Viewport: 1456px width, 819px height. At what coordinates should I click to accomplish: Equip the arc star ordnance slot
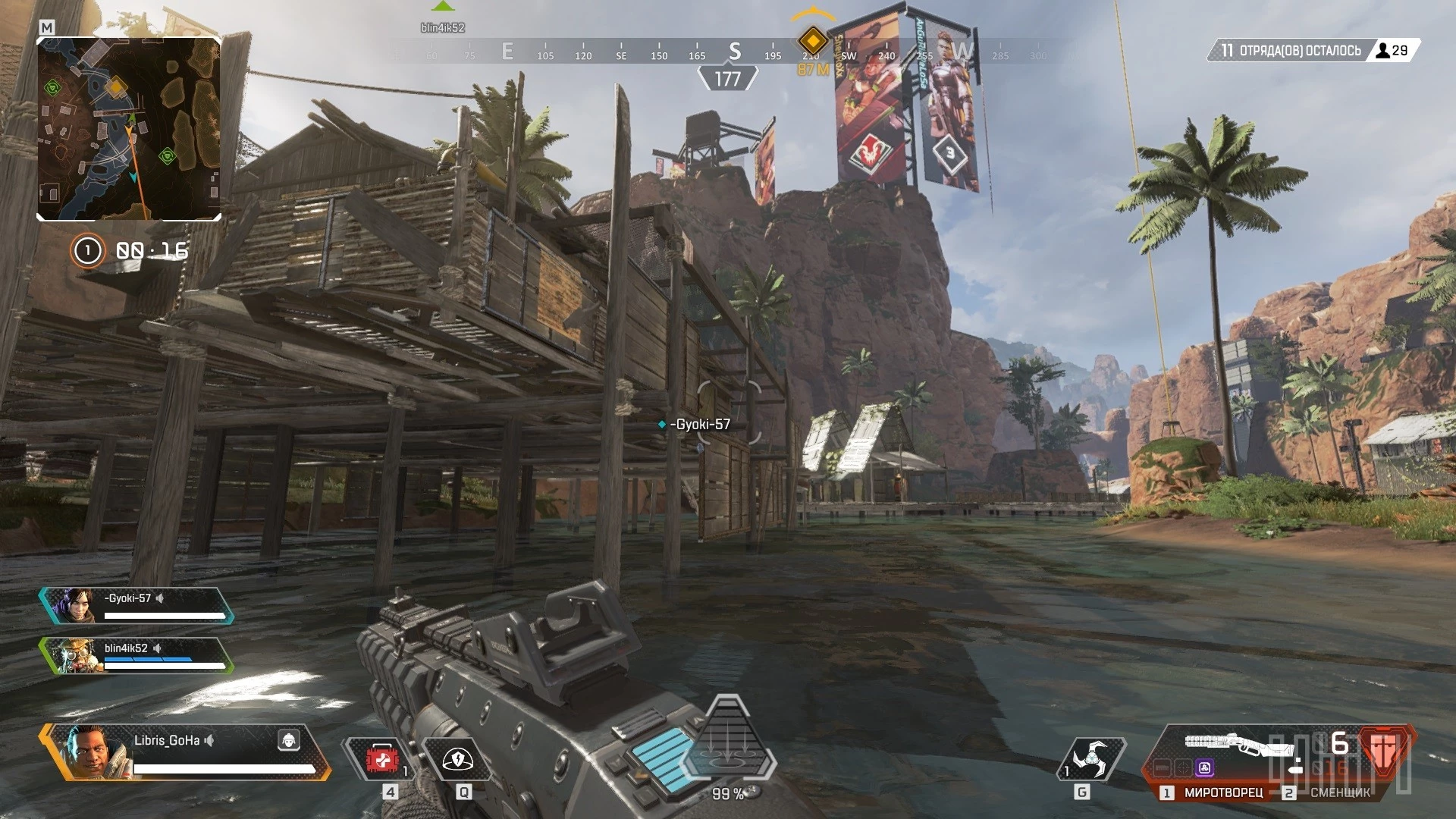click(x=1090, y=759)
